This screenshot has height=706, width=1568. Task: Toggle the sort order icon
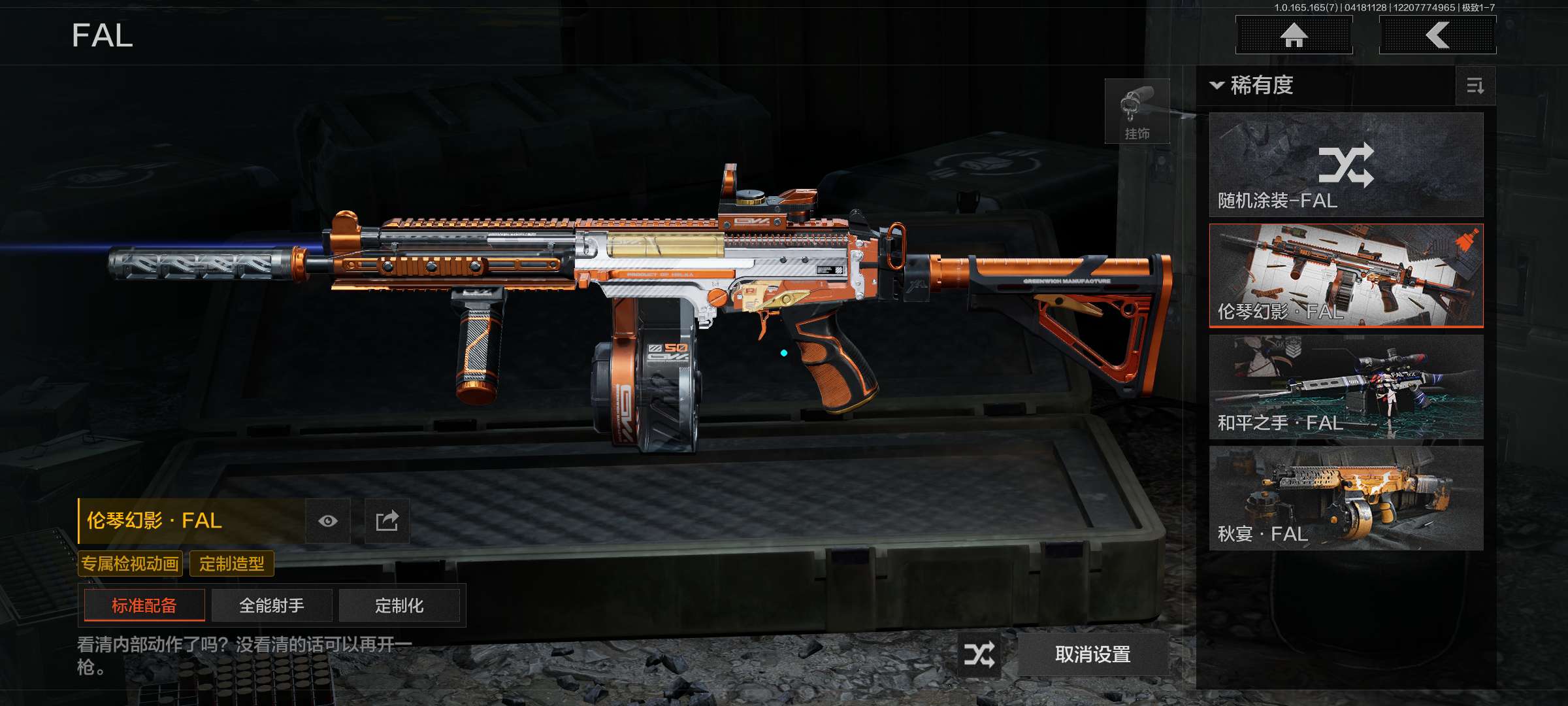pyautogui.click(x=1475, y=86)
